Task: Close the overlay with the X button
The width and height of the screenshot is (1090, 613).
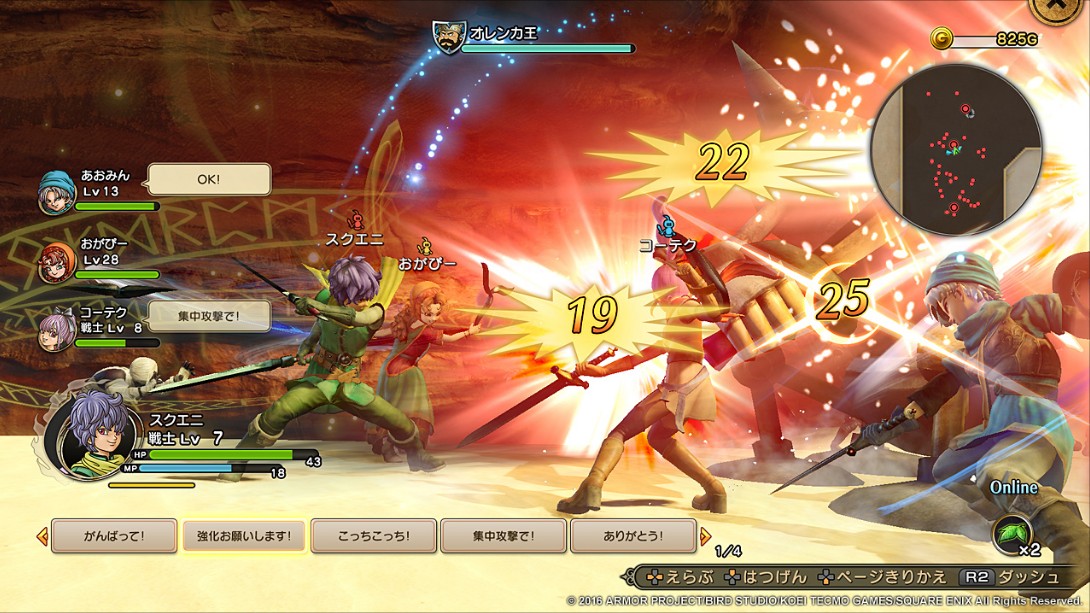Action: (1062, 8)
